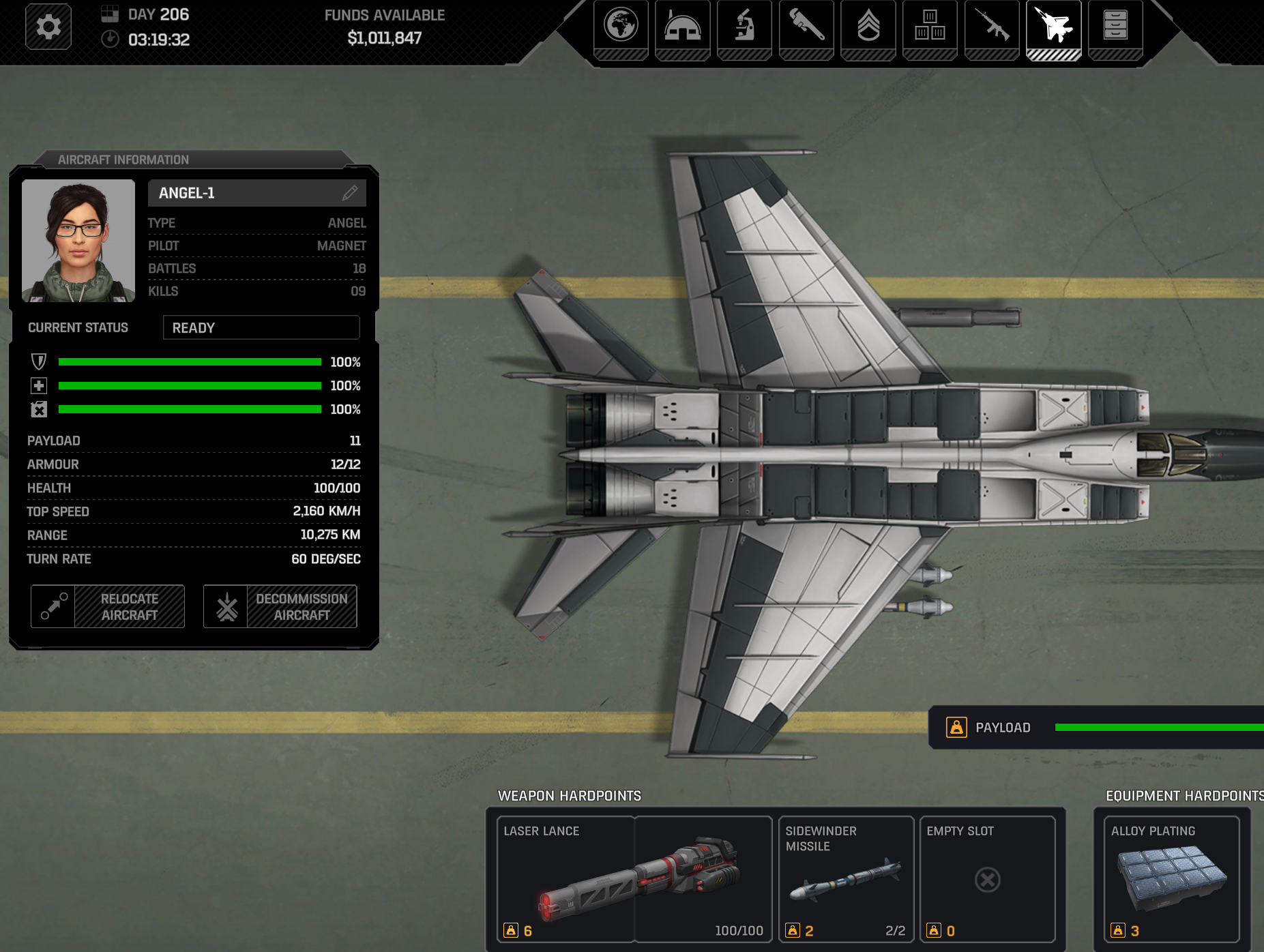Select the Empty Slot weapon hardpoint
Screen dimensions: 1264x952
click(987, 879)
